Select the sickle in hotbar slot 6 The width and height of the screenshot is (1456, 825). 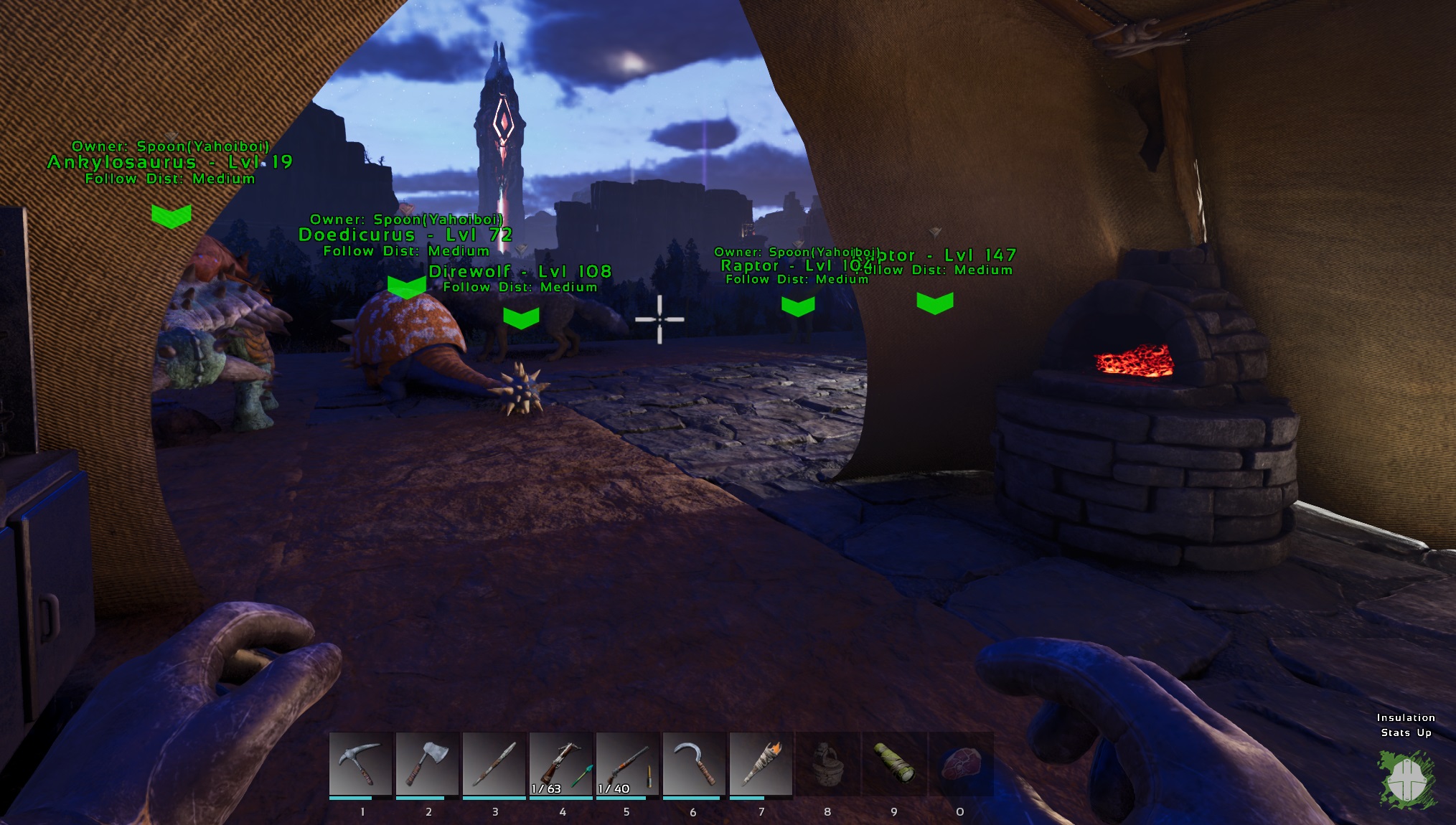coord(692,764)
